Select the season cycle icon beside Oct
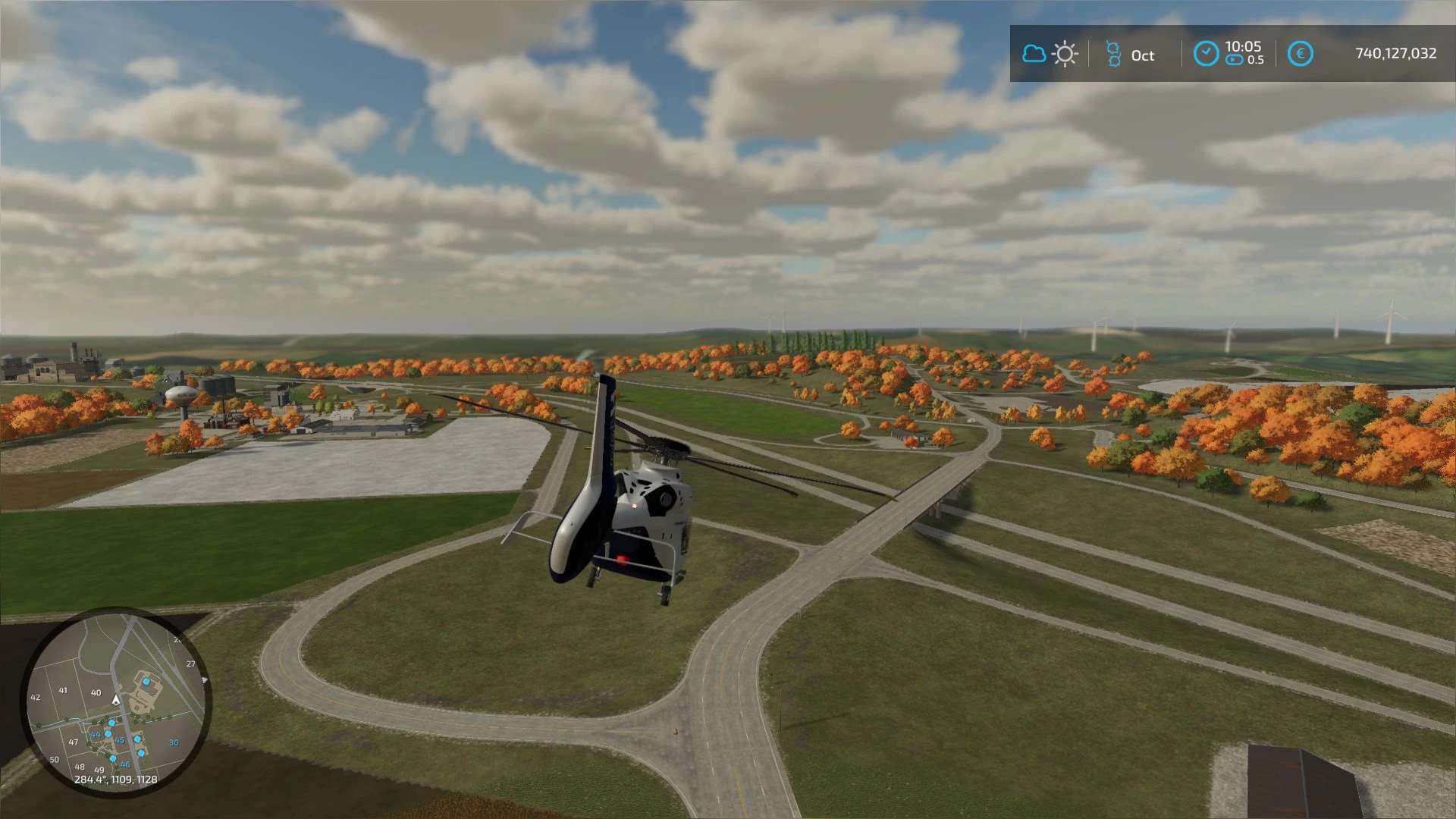The height and width of the screenshot is (819, 1456). click(x=1112, y=54)
